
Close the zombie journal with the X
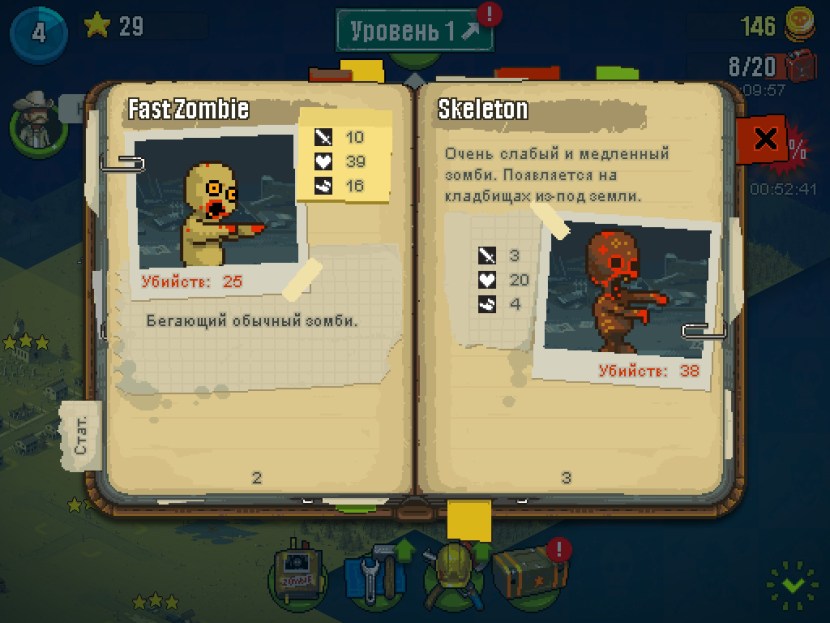coord(765,138)
